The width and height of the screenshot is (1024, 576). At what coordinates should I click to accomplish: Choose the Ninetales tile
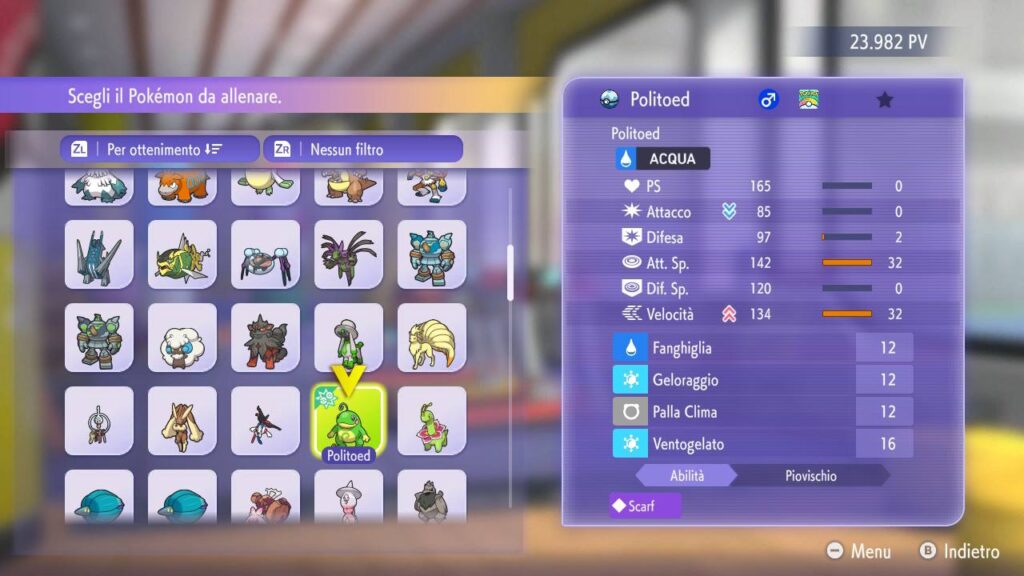tap(432, 338)
